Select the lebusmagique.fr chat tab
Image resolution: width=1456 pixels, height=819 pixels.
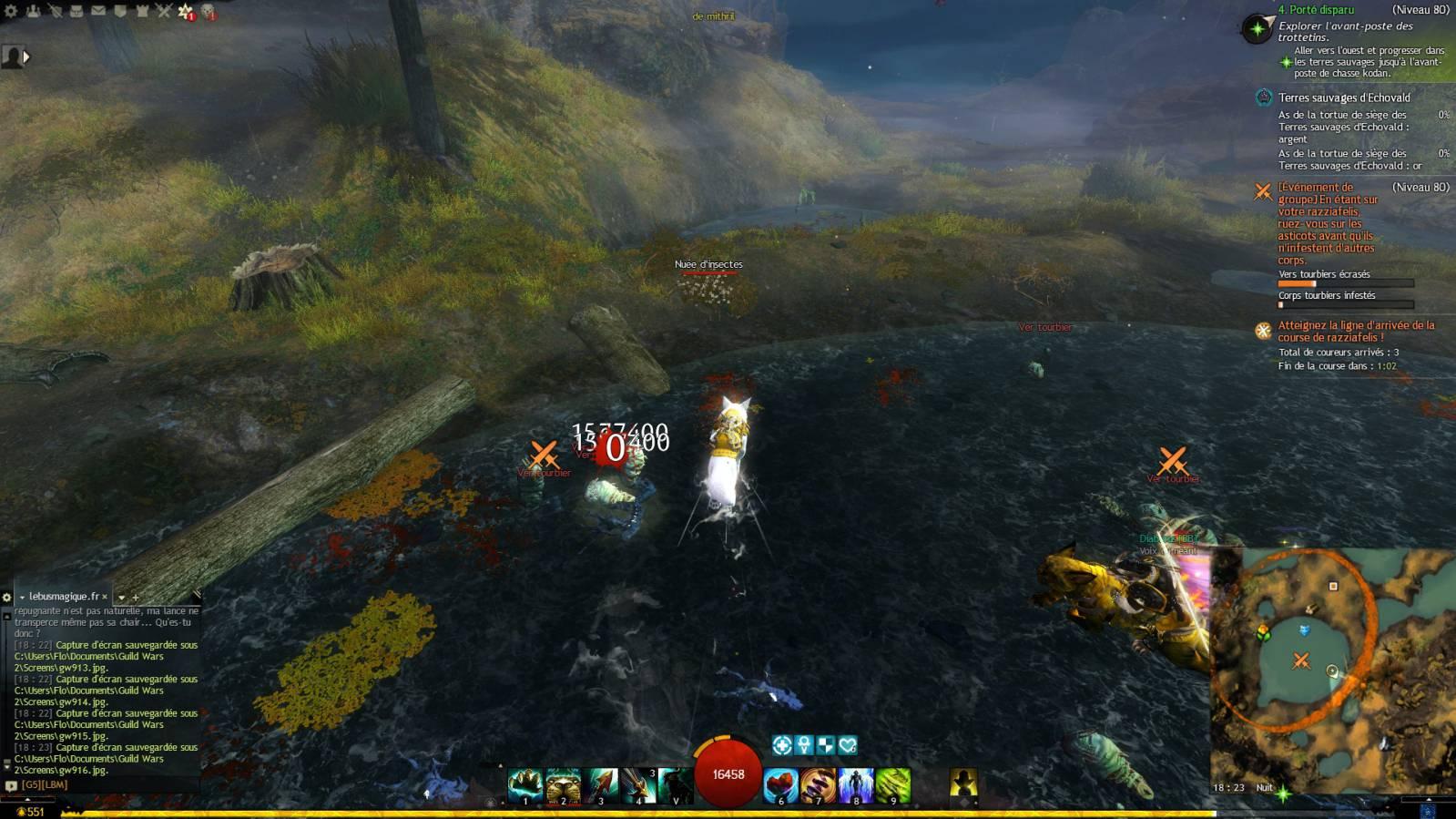[64, 597]
